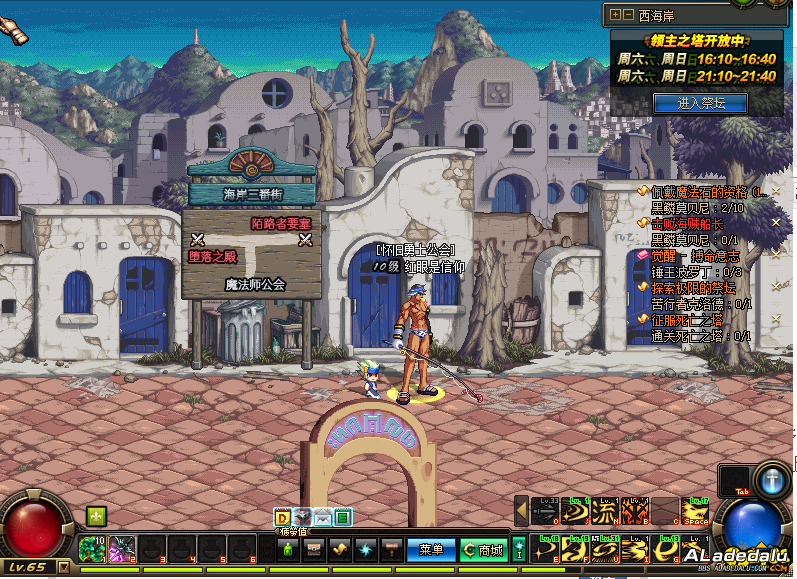
Task: Use the purple item in hotbar slot 2
Action: pyautogui.click(x=122, y=548)
